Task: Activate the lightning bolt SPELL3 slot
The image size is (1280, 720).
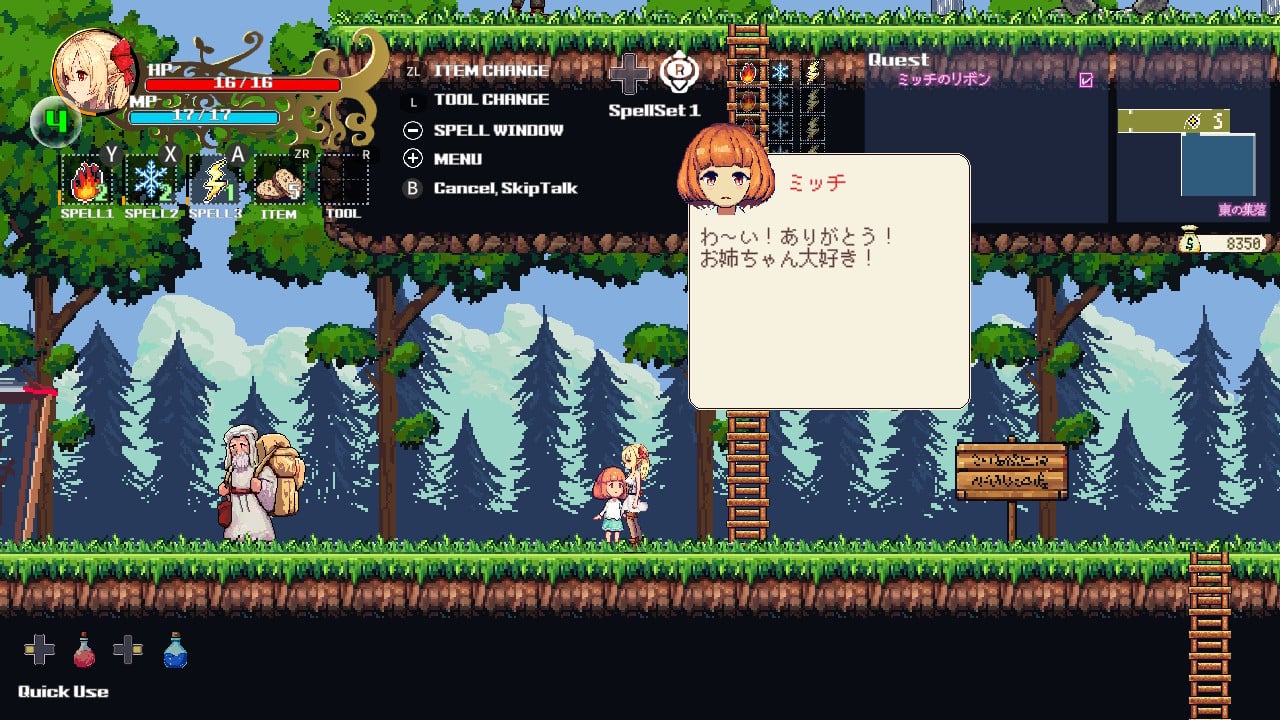Action: pos(215,182)
